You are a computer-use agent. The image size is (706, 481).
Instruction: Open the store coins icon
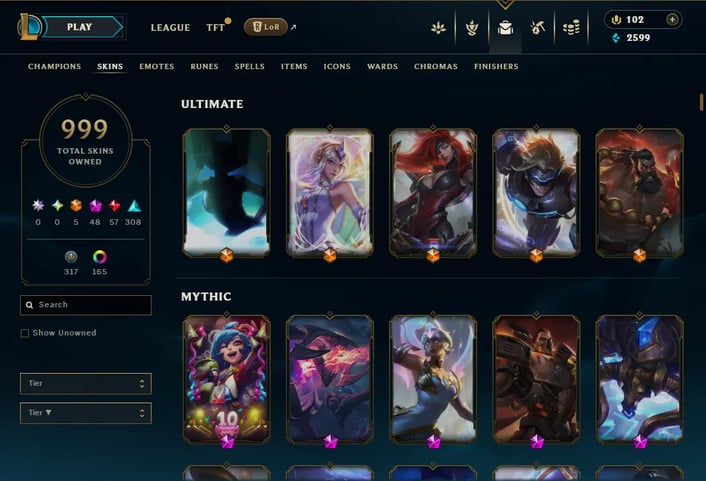pyautogui.click(x=571, y=28)
